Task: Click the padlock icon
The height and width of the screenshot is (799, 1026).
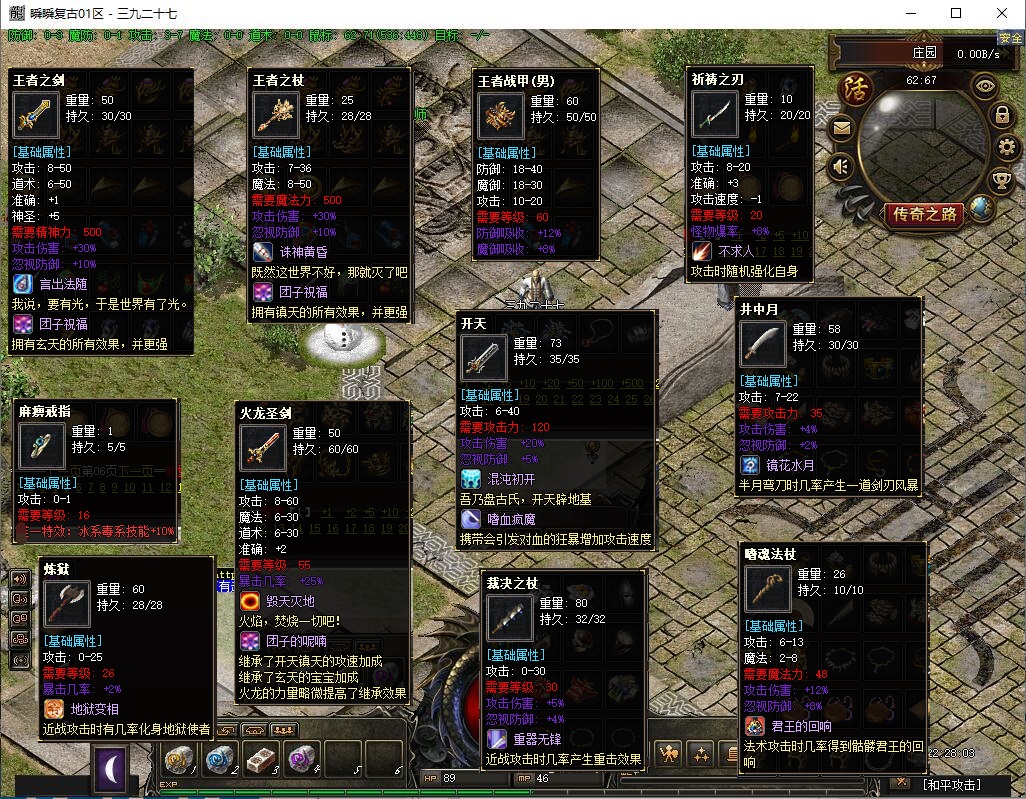Action: tap(1001, 116)
